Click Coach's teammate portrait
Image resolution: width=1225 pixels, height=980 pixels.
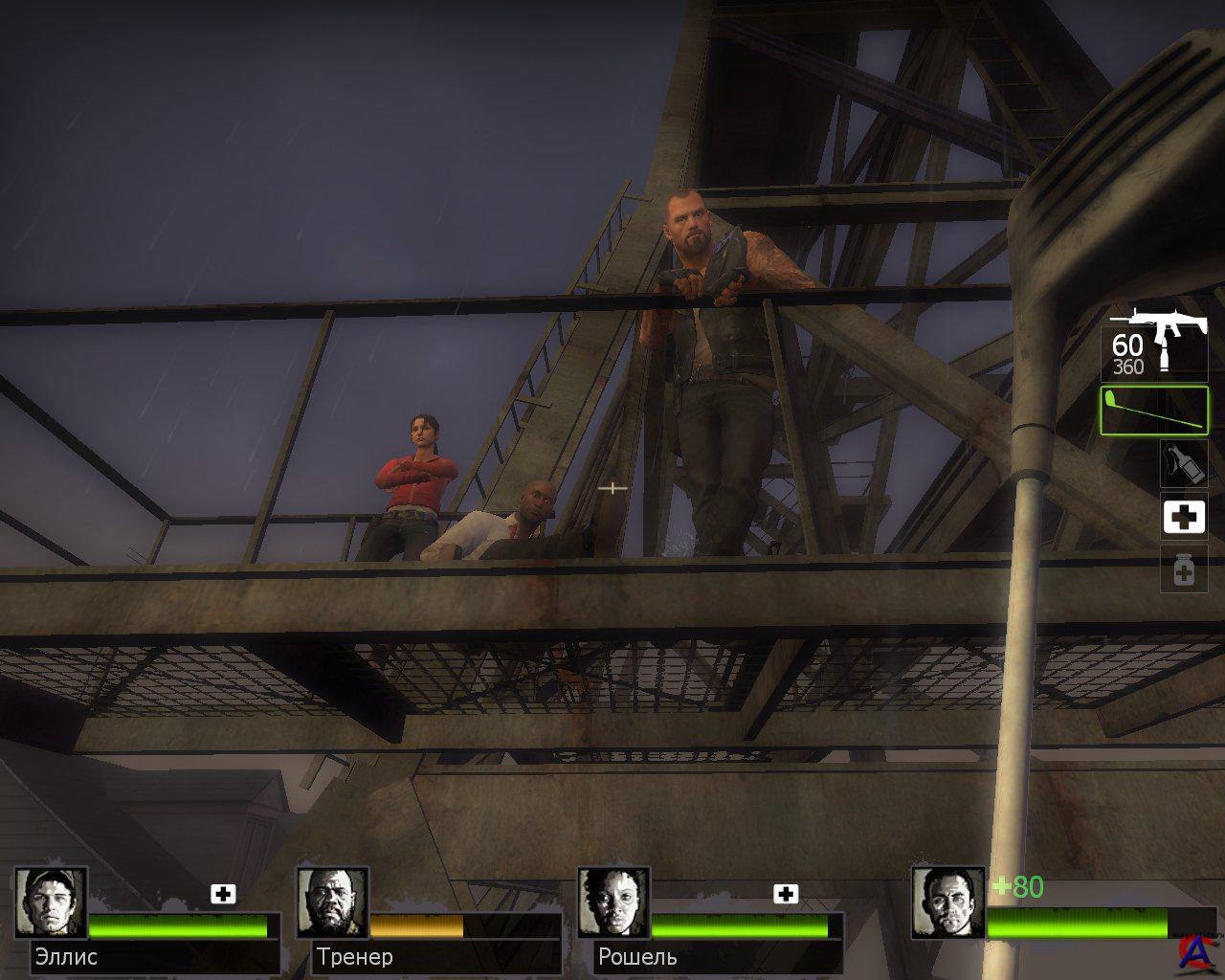[332, 903]
